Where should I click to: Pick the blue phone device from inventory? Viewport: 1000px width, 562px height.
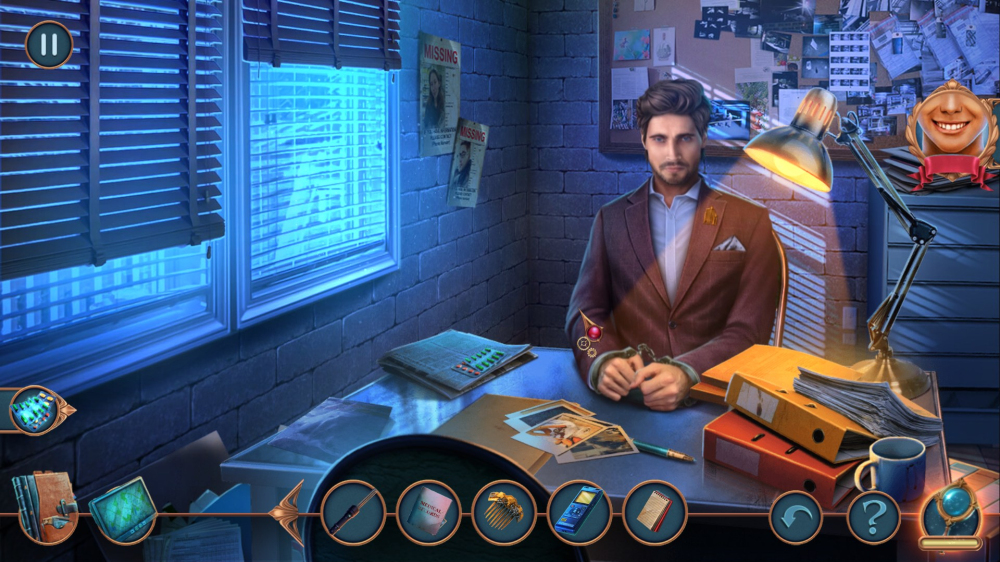[579, 512]
